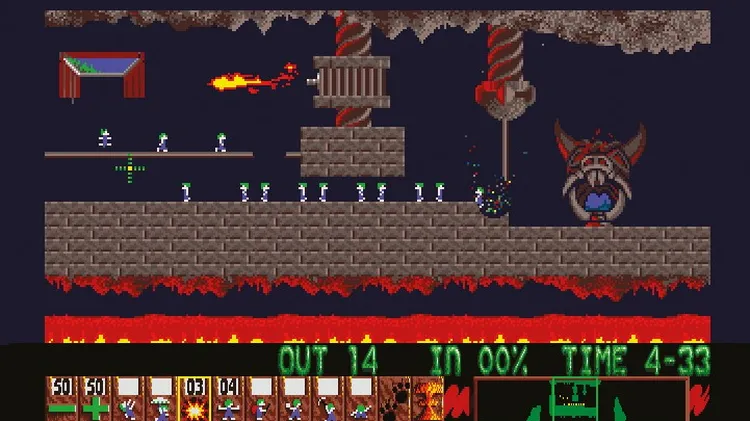Nuke all lemmings with the mushroom cloud button

click(x=427, y=400)
